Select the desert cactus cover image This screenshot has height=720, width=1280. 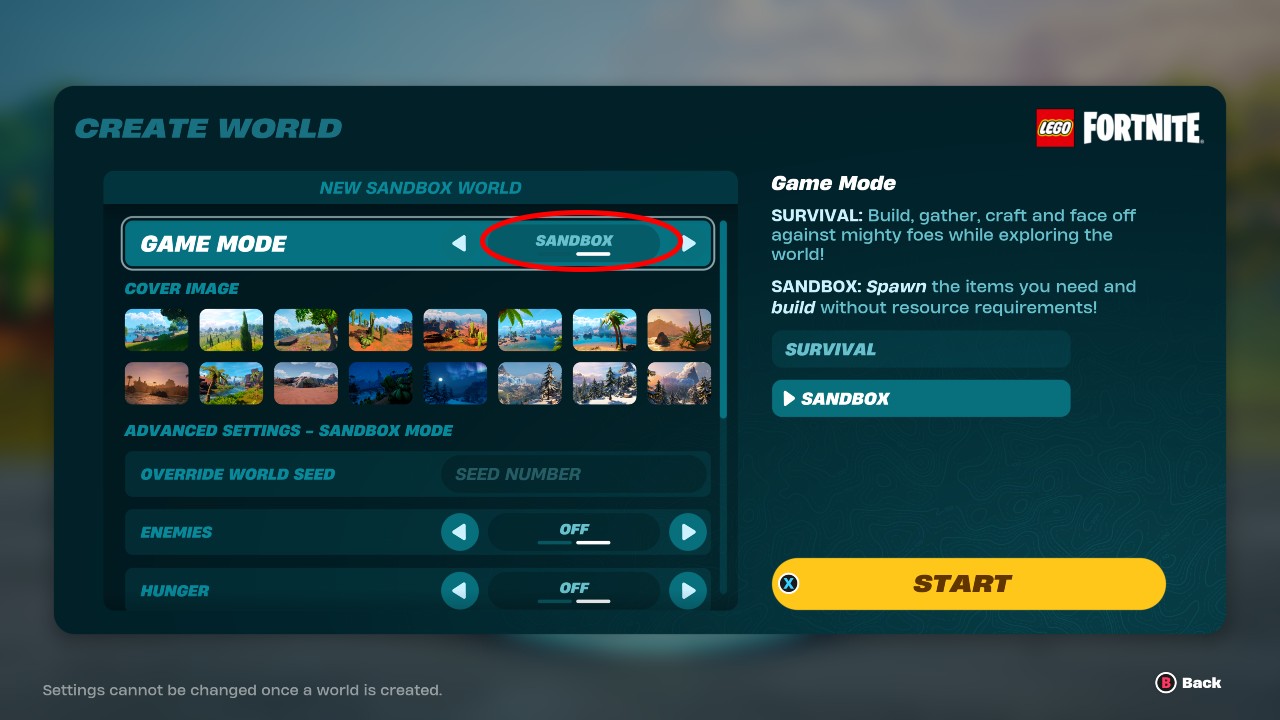tap(380, 330)
